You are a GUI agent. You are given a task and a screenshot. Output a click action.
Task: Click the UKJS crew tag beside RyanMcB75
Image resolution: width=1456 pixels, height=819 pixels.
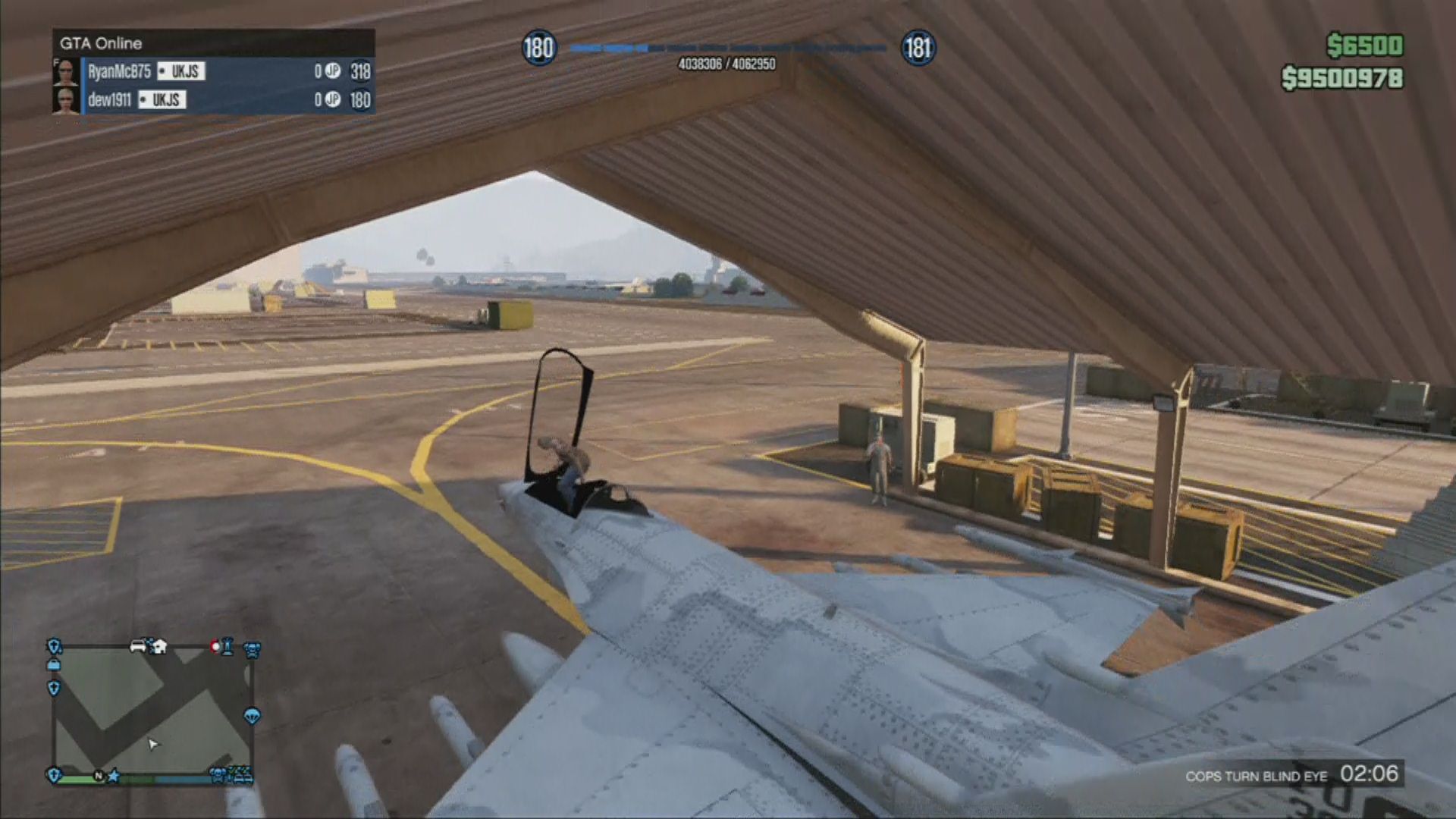point(181,71)
